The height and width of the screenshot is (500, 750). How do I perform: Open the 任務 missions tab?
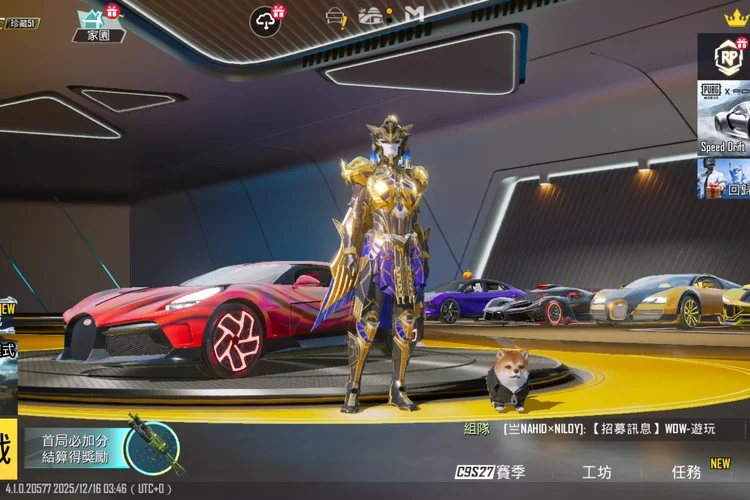tap(687, 472)
